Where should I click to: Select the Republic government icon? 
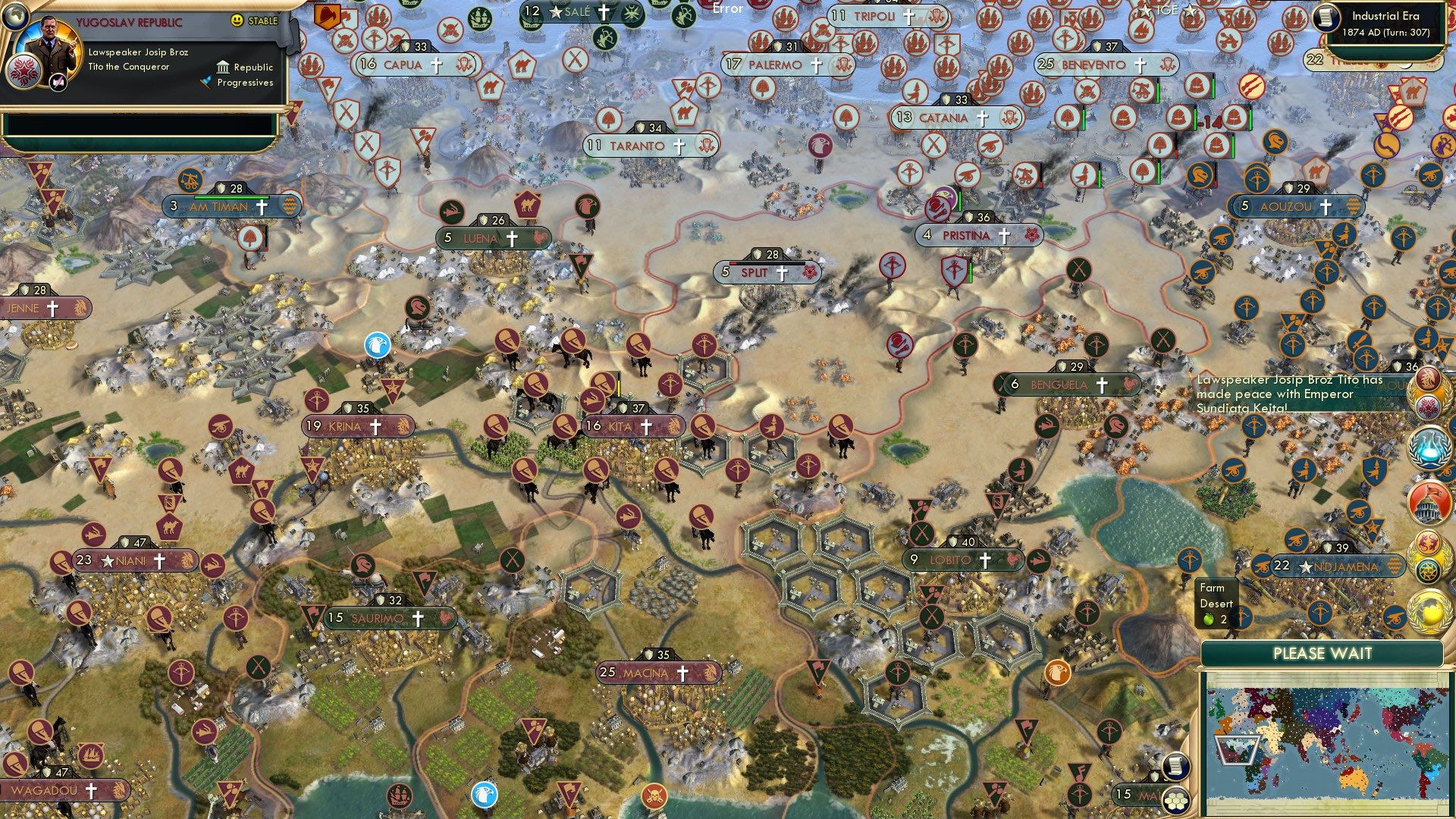pos(223,68)
